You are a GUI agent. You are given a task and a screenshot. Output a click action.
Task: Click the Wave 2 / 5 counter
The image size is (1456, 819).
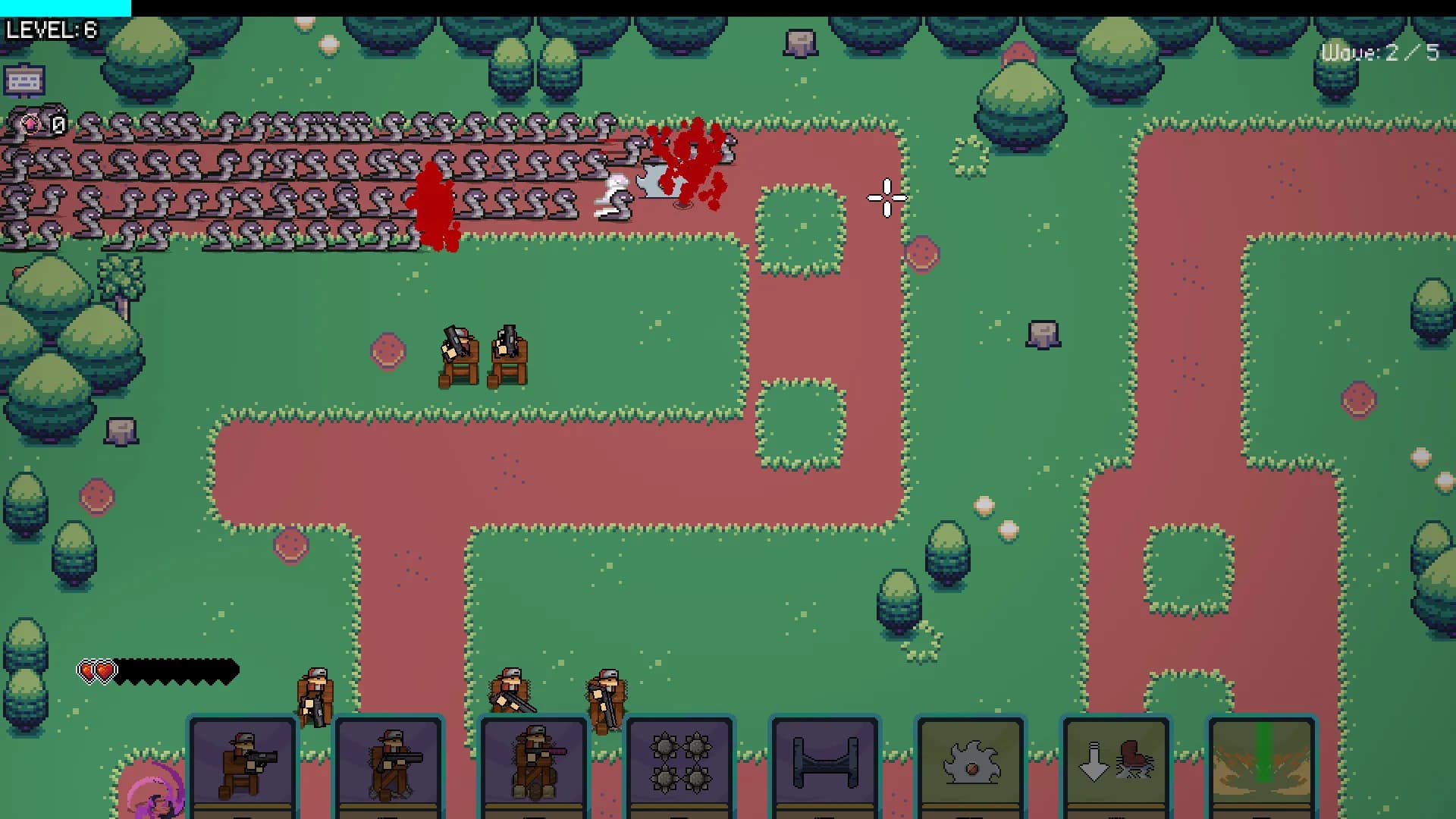[1380, 52]
